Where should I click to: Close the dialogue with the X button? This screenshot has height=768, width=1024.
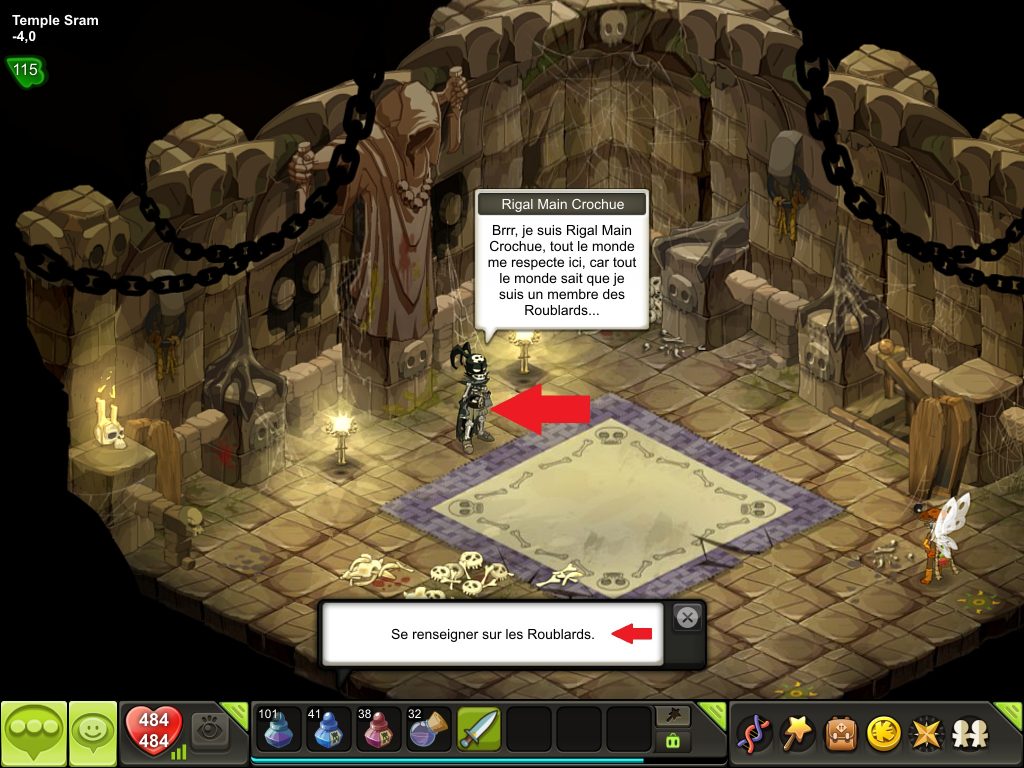click(687, 618)
